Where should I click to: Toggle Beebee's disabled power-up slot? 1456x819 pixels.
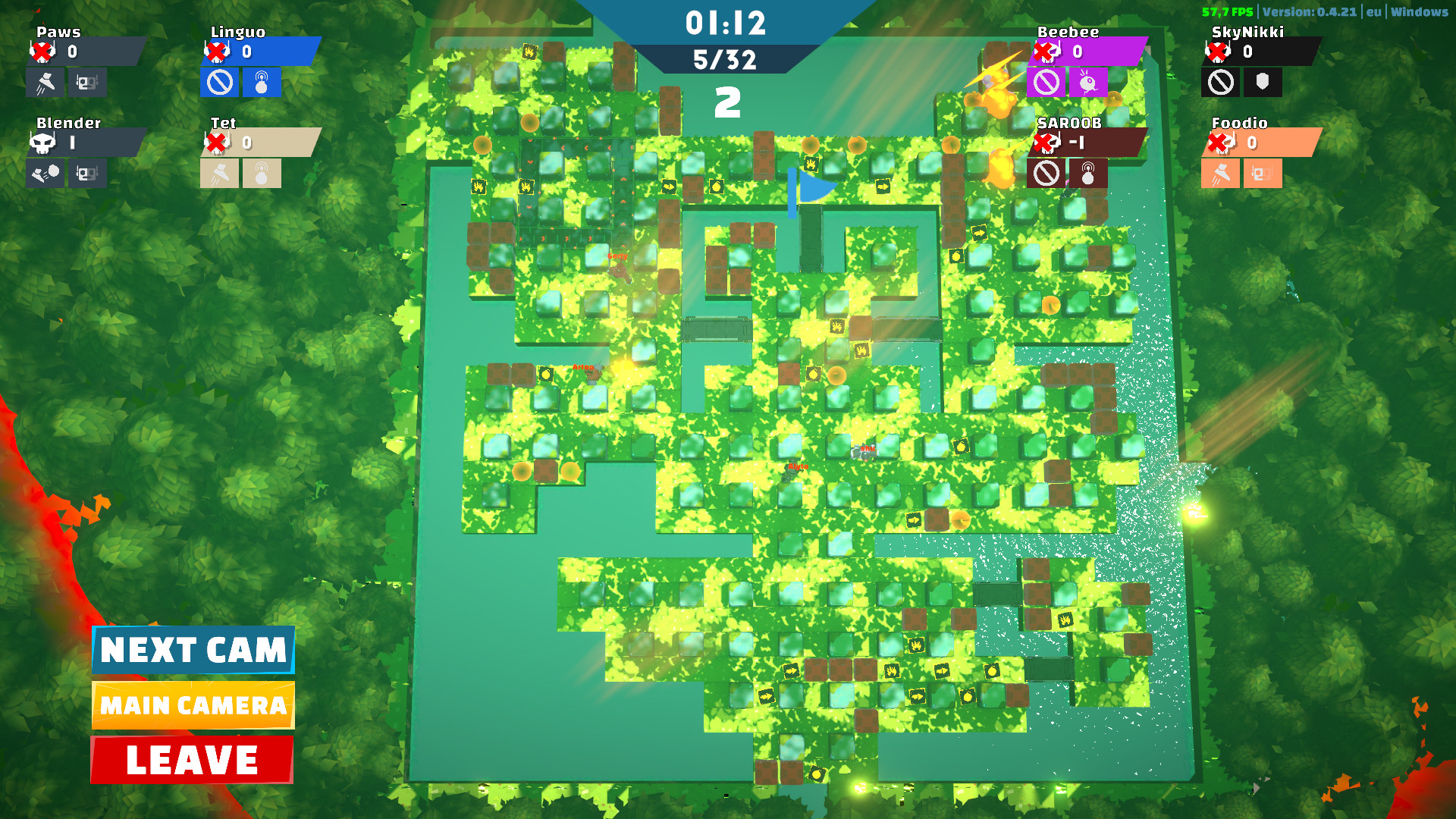[1046, 83]
